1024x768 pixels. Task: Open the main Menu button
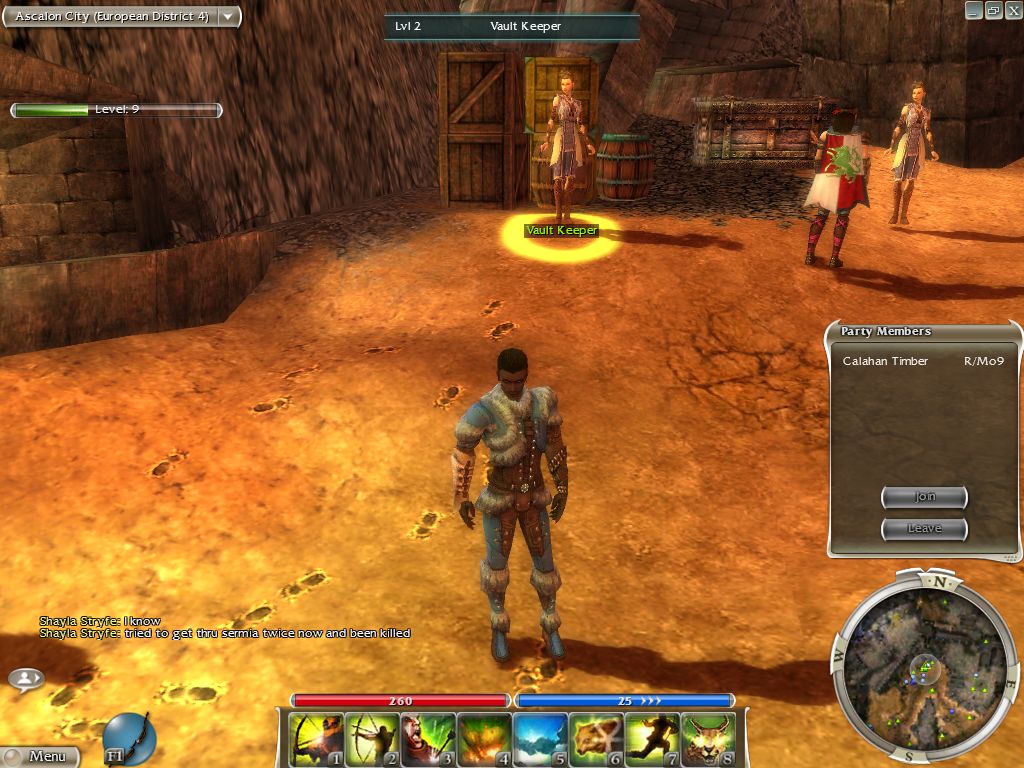pyautogui.click(x=40, y=756)
